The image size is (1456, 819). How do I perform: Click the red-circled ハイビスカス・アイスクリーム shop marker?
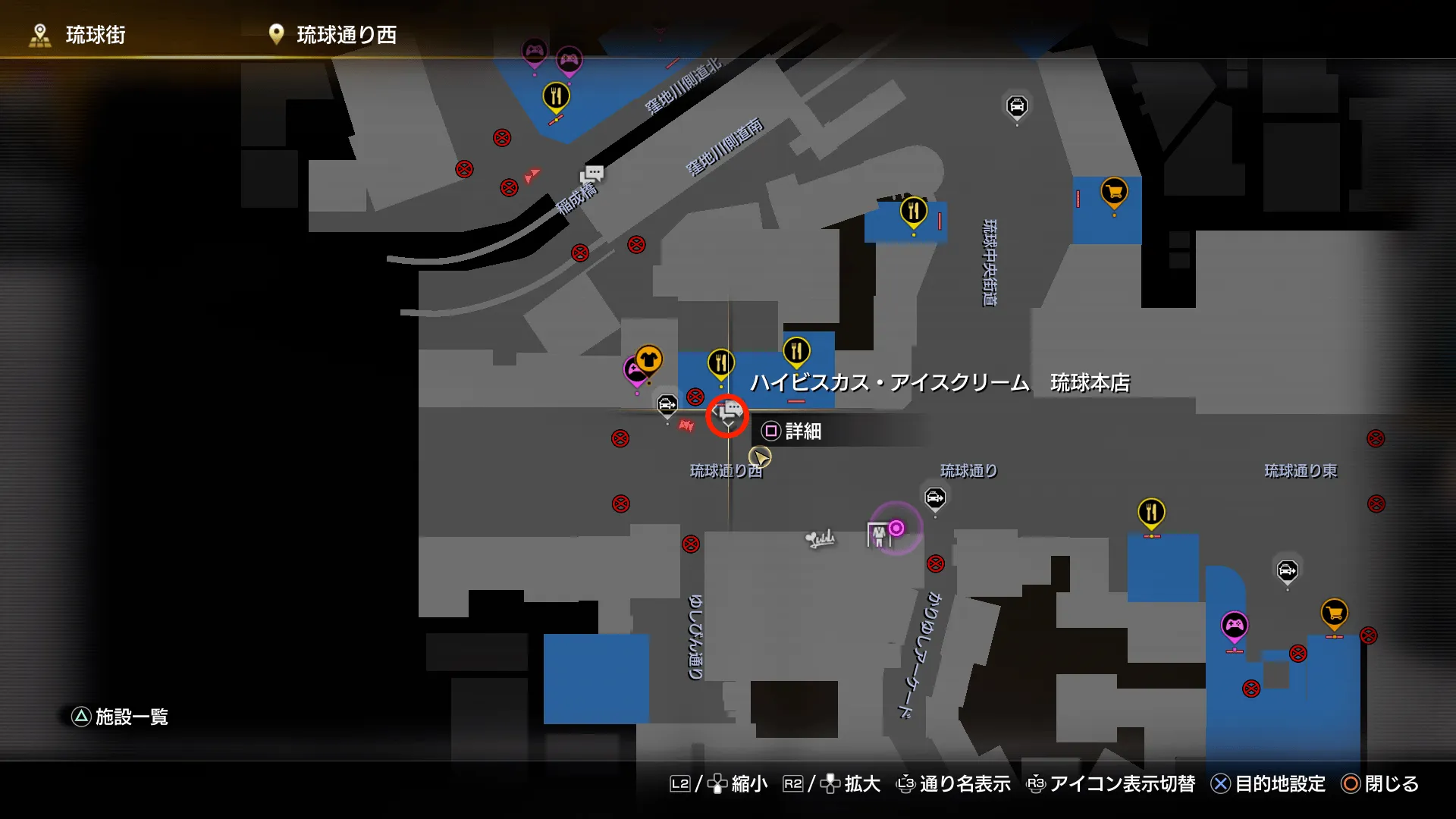[726, 415]
